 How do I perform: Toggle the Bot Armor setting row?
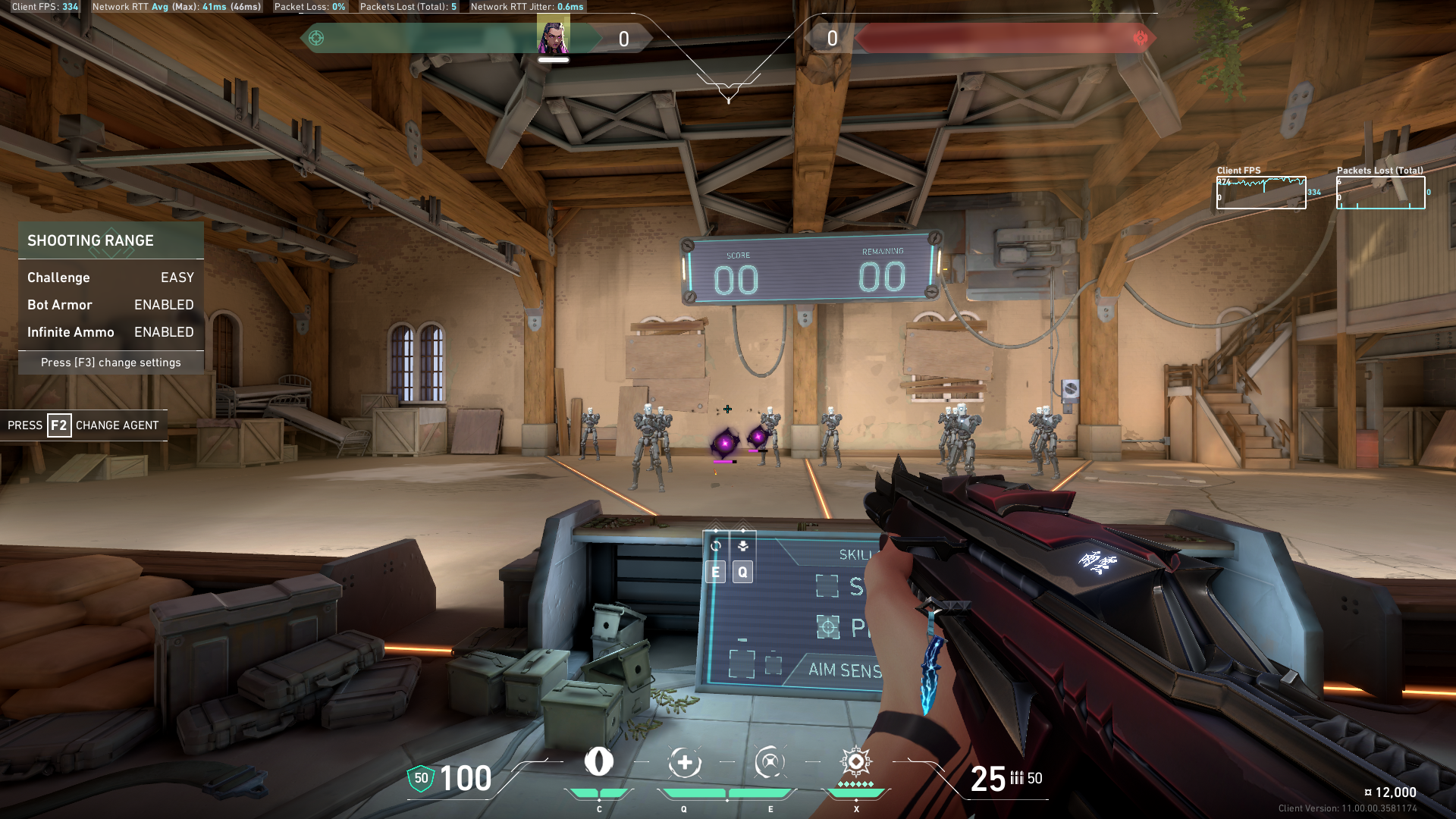coord(111,305)
